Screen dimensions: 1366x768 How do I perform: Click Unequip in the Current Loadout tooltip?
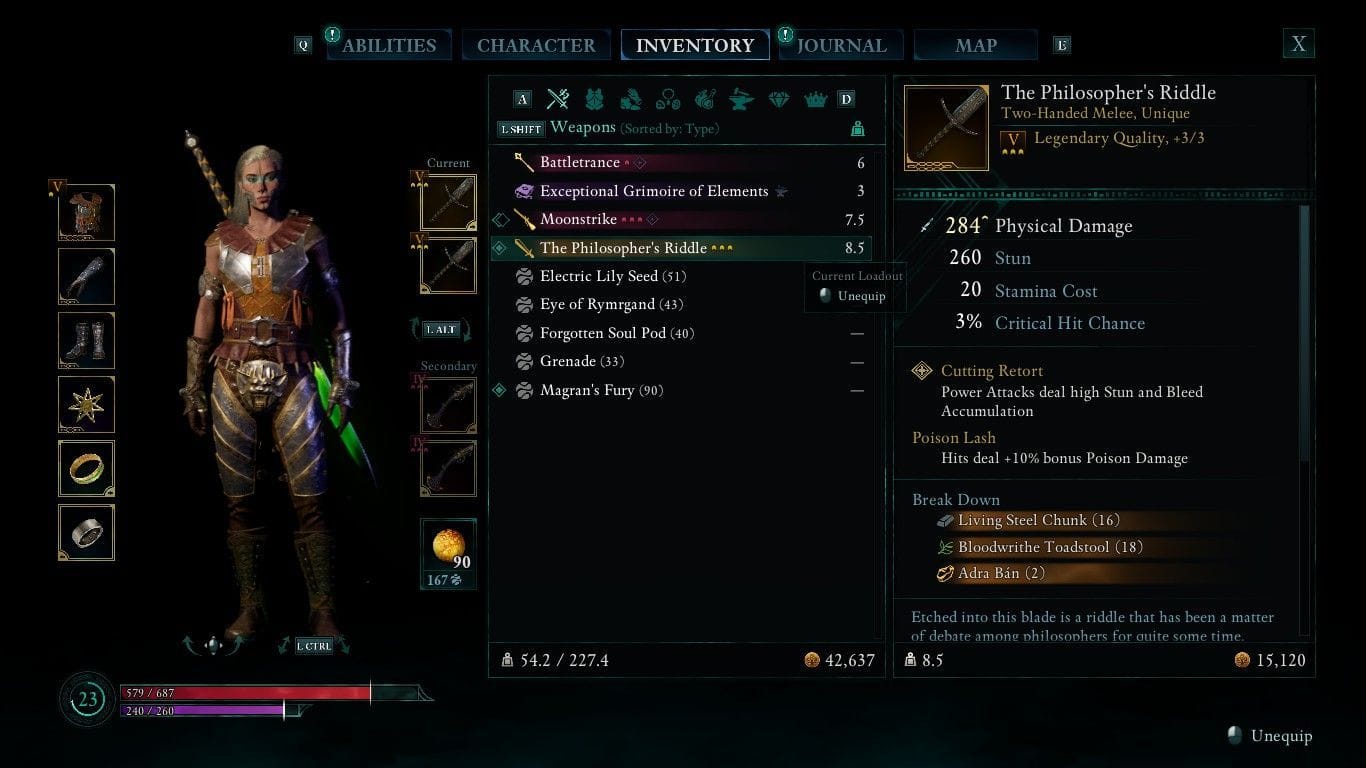857,295
